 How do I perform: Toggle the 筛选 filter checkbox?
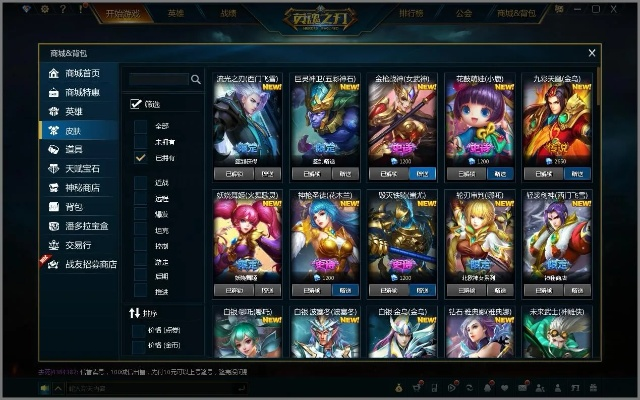click(136, 103)
